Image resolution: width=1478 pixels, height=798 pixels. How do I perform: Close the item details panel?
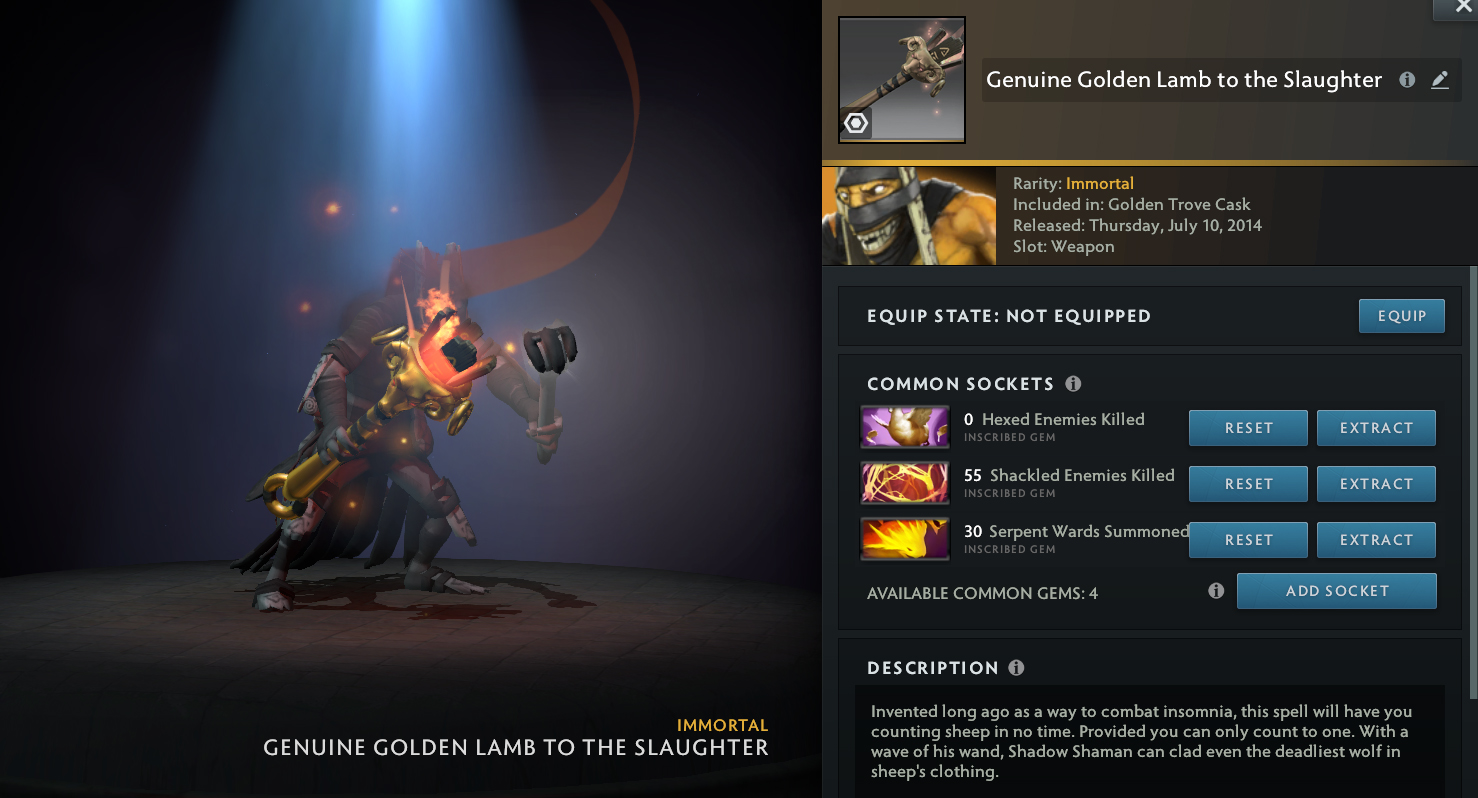(x=1457, y=8)
